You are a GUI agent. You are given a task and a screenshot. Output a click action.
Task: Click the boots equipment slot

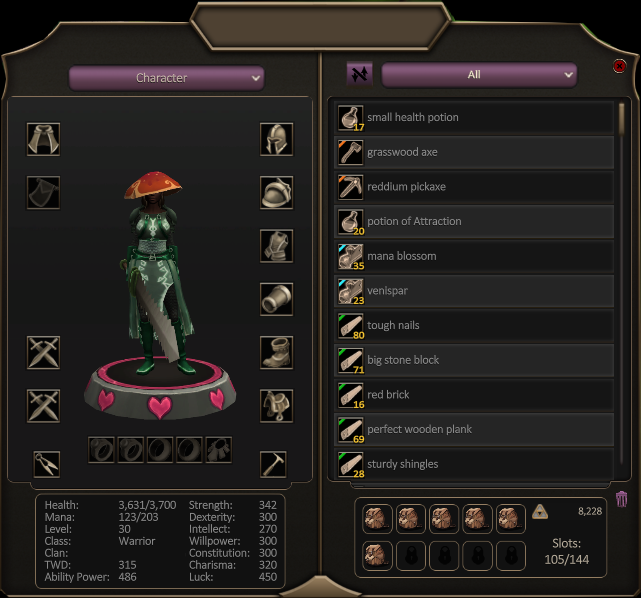[x=276, y=352]
